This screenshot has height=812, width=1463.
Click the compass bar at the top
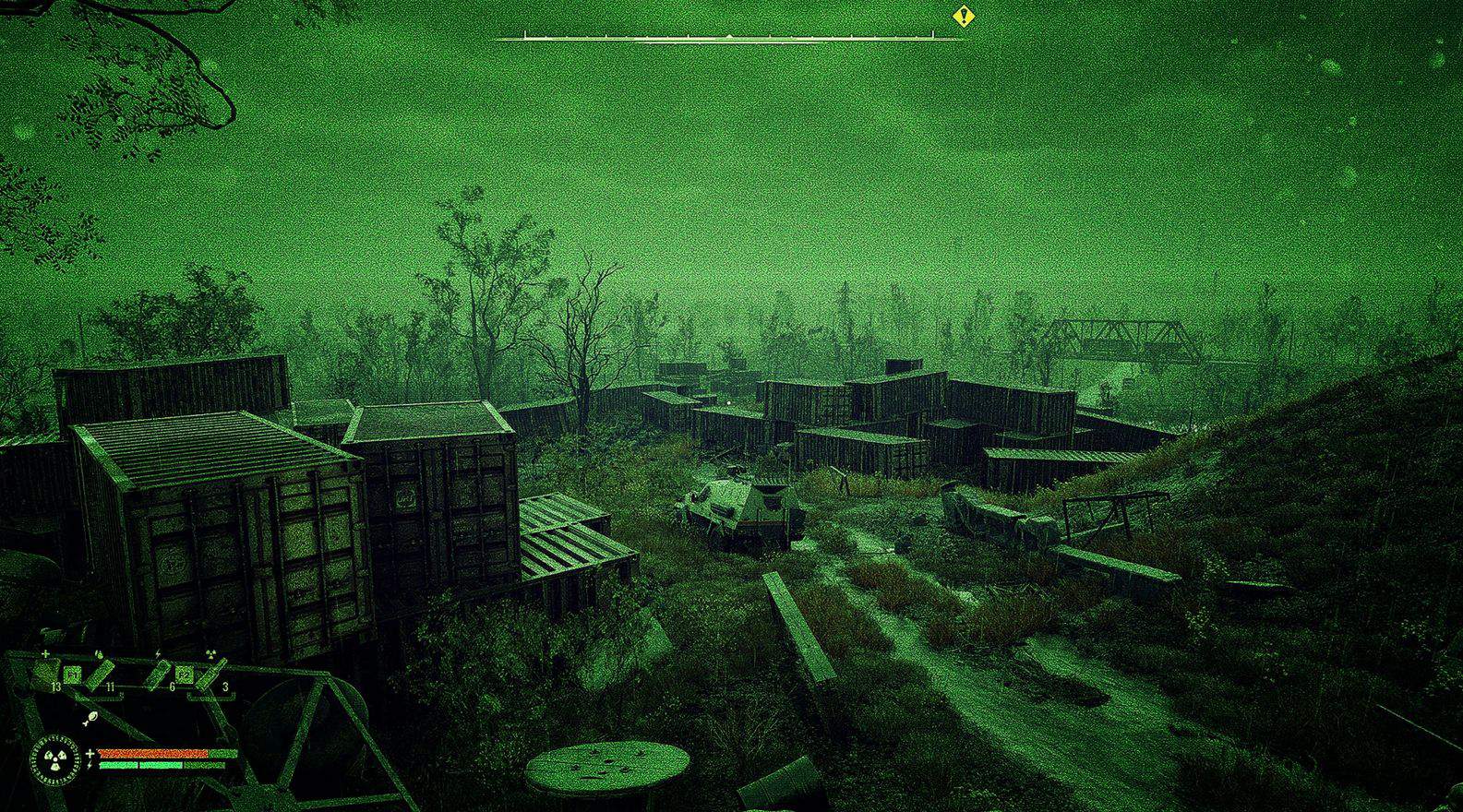(x=727, y=38)
